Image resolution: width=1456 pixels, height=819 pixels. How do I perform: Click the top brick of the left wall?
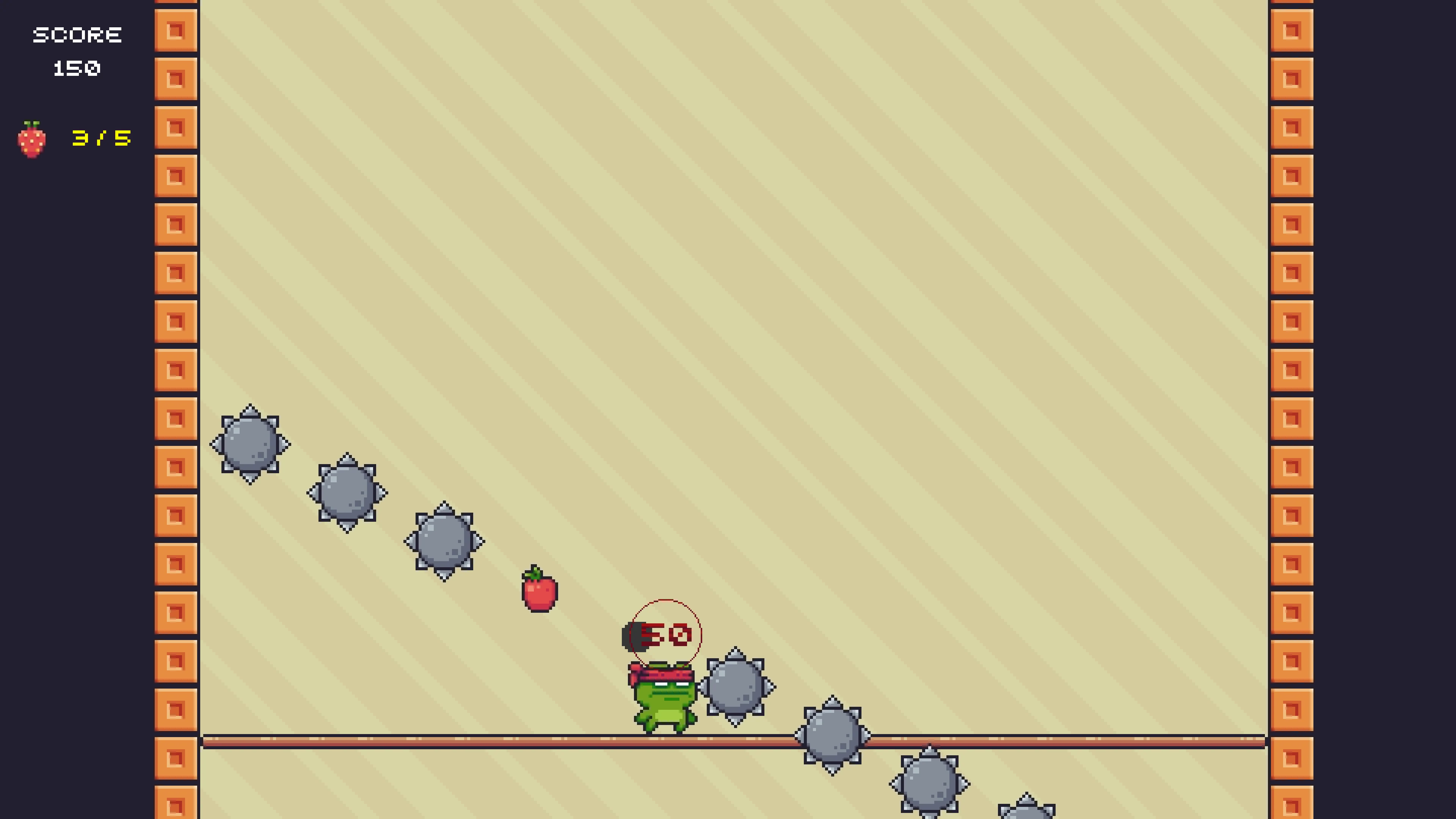point(175,31)
